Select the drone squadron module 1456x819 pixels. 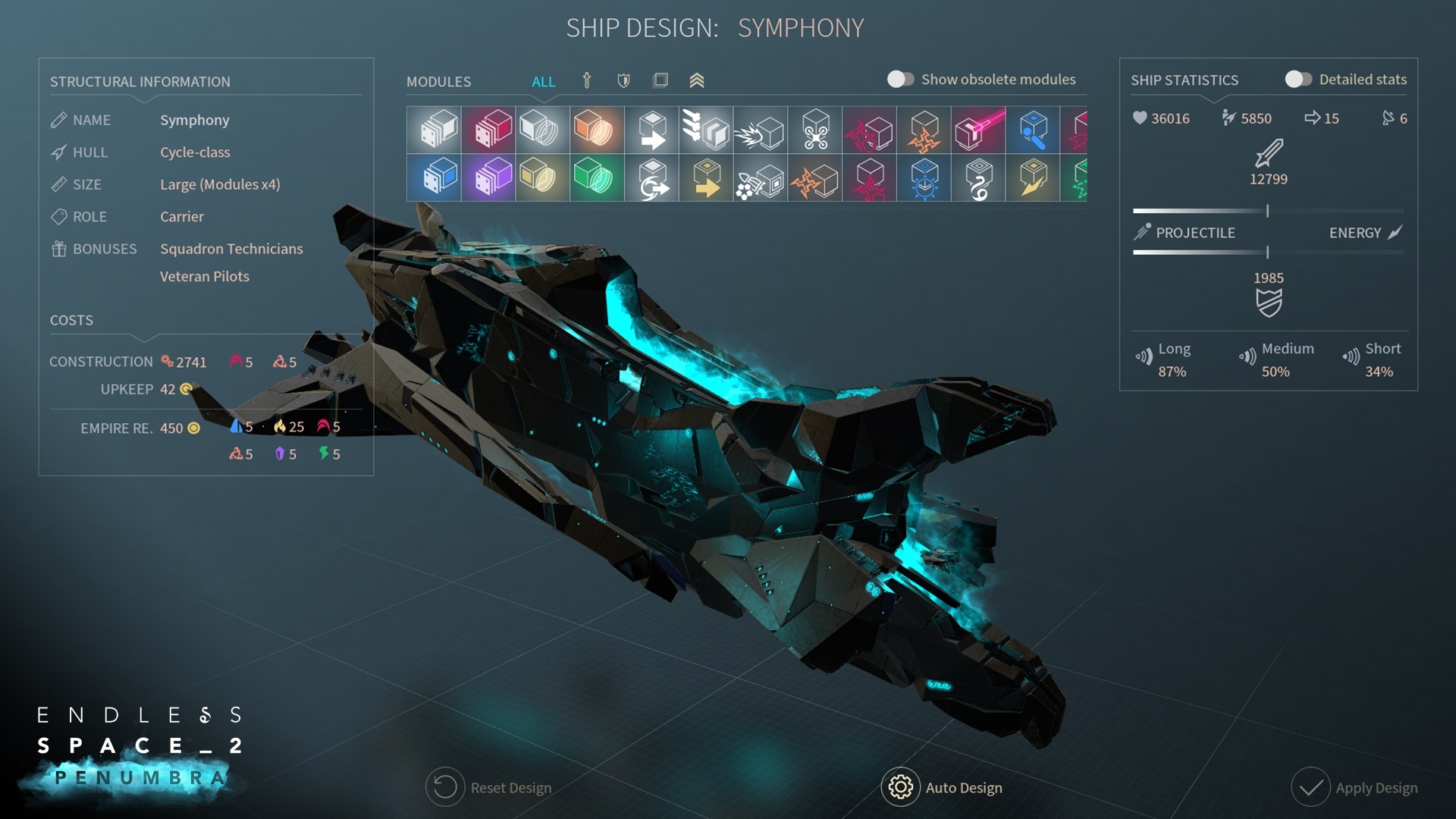(x=815, y=129)
